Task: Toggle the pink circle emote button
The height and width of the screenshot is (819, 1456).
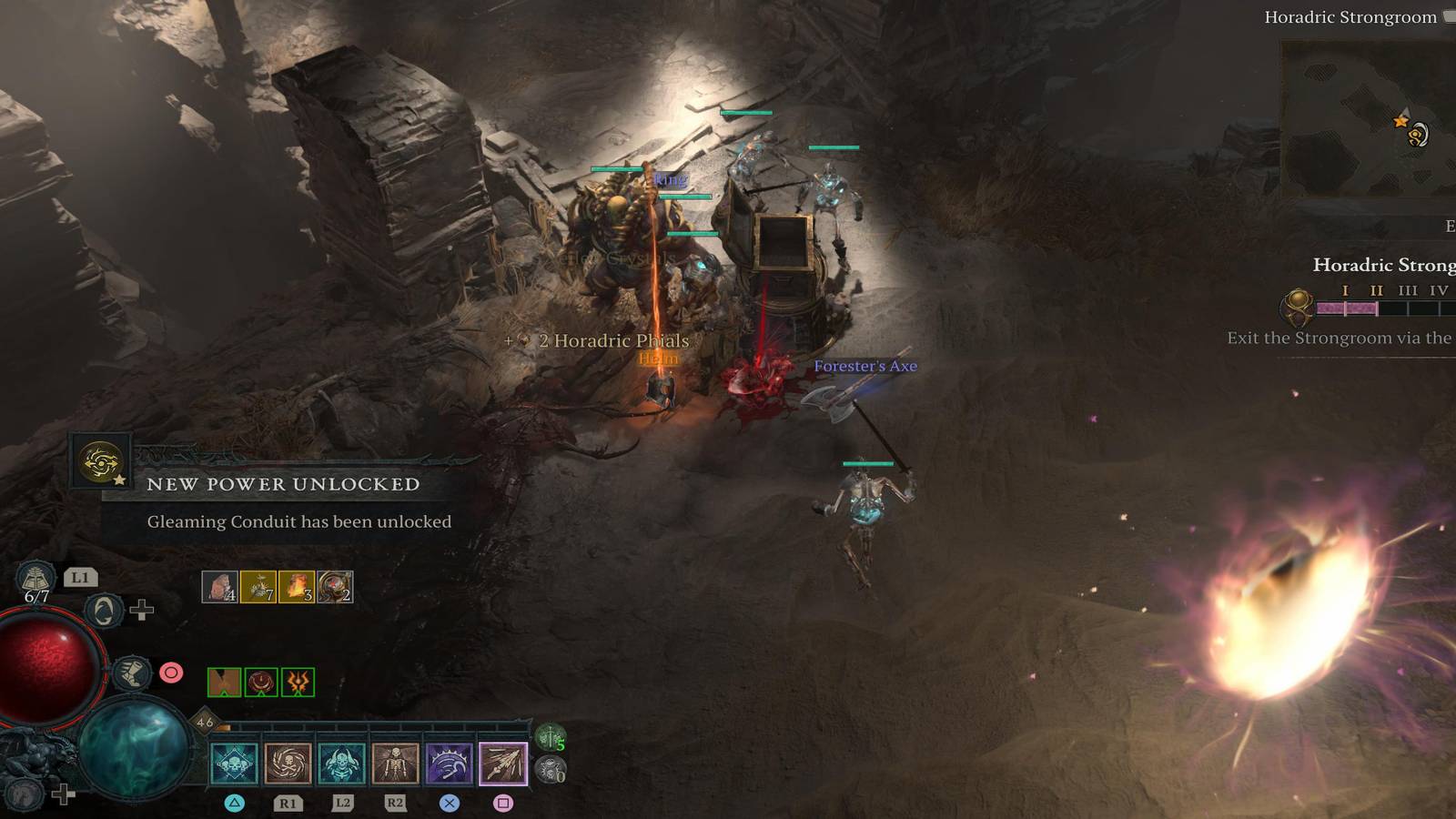Action: click(171, 672)
